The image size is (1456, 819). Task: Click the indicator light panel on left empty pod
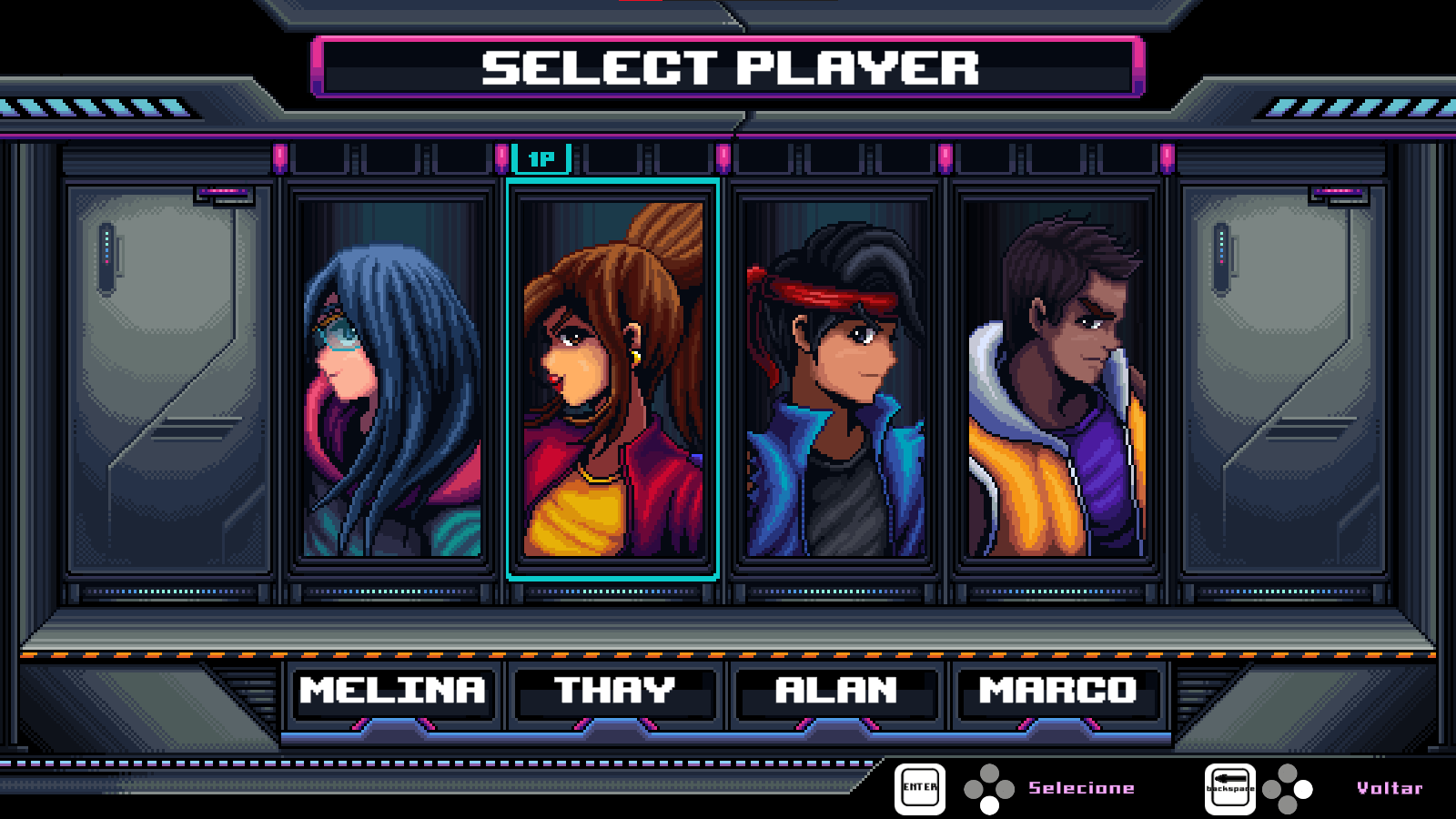[x=108, y=258]
